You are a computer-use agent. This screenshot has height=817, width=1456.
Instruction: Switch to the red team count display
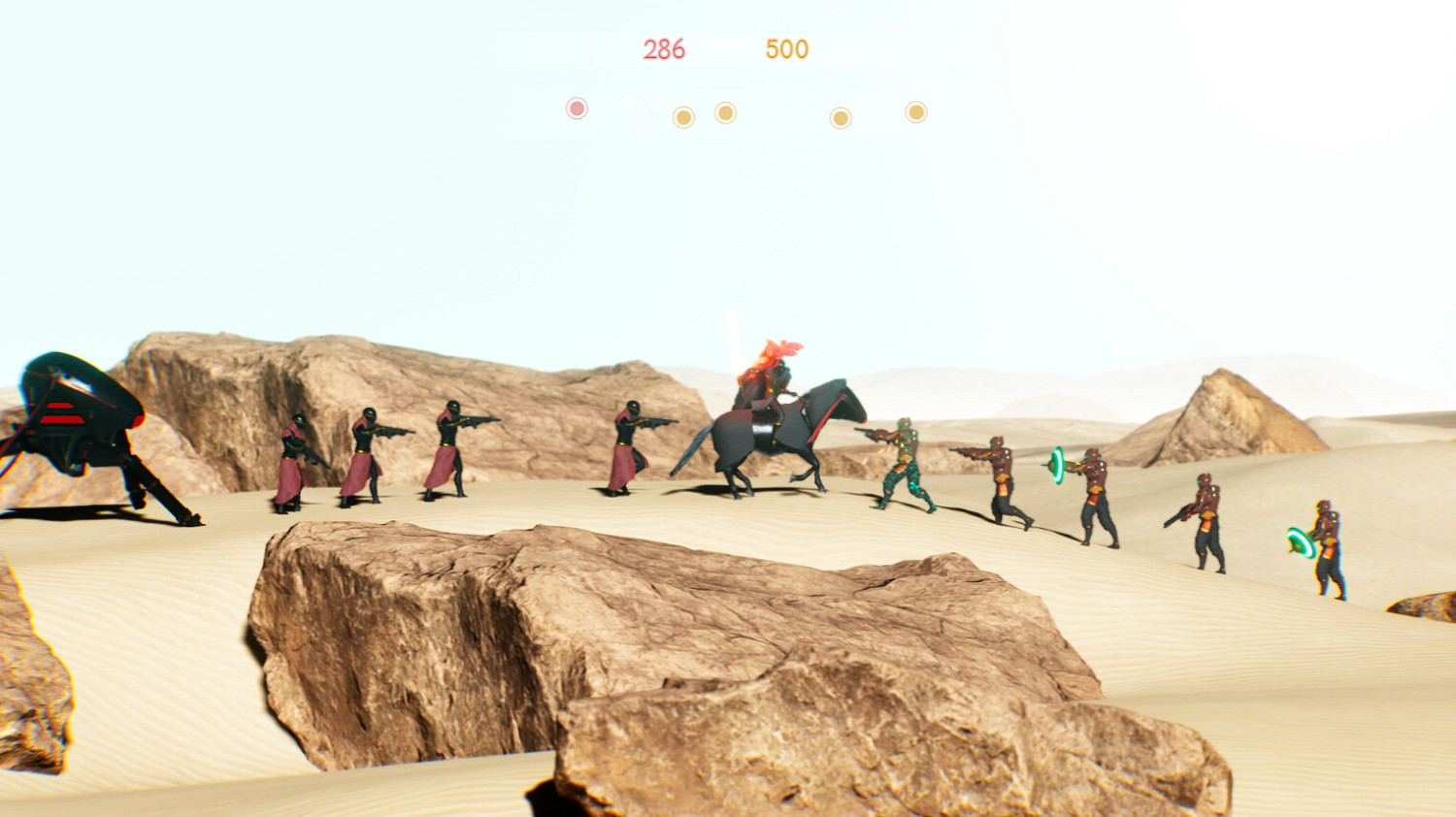pos(665,49)
